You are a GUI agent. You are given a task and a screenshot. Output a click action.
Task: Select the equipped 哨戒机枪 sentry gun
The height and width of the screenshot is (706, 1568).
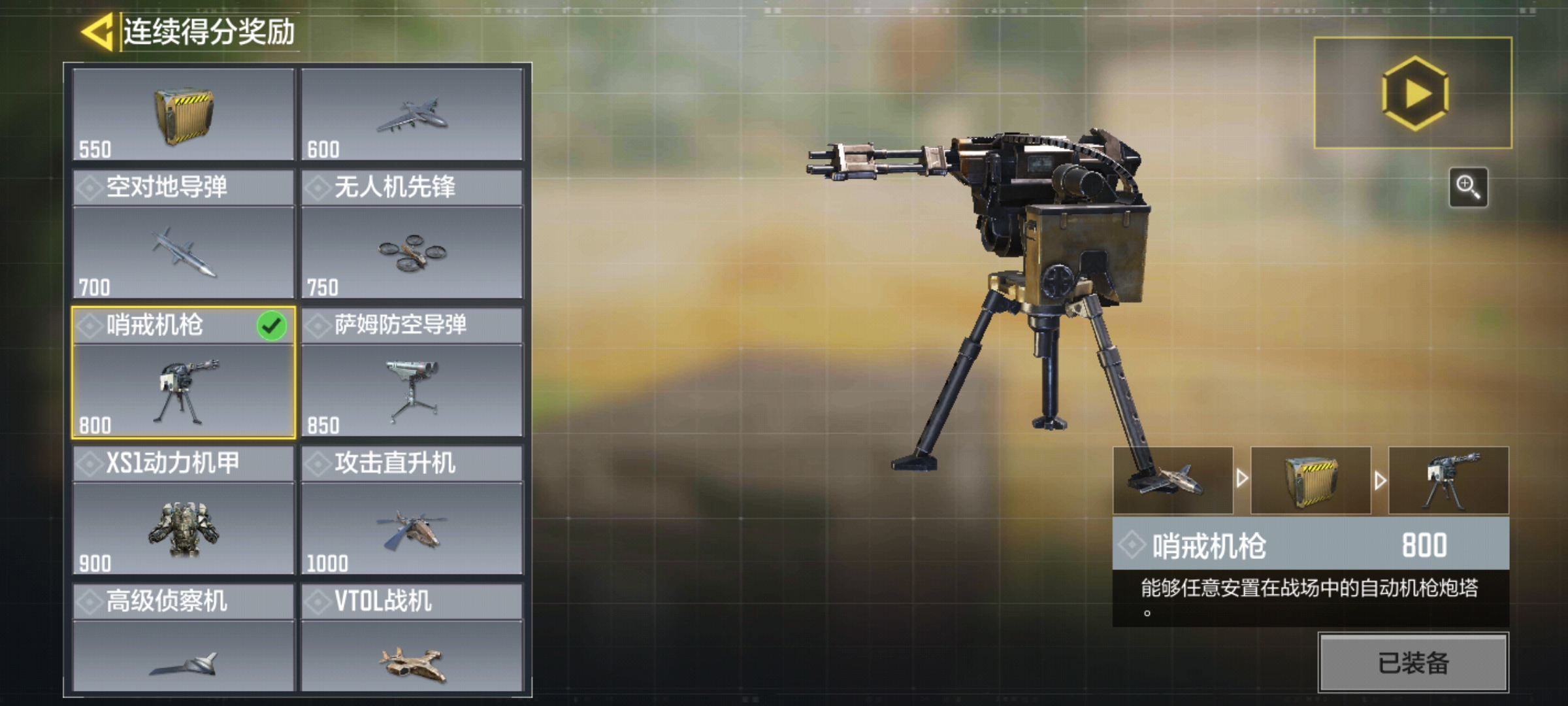pyautogui.click(x=184, y=373)
